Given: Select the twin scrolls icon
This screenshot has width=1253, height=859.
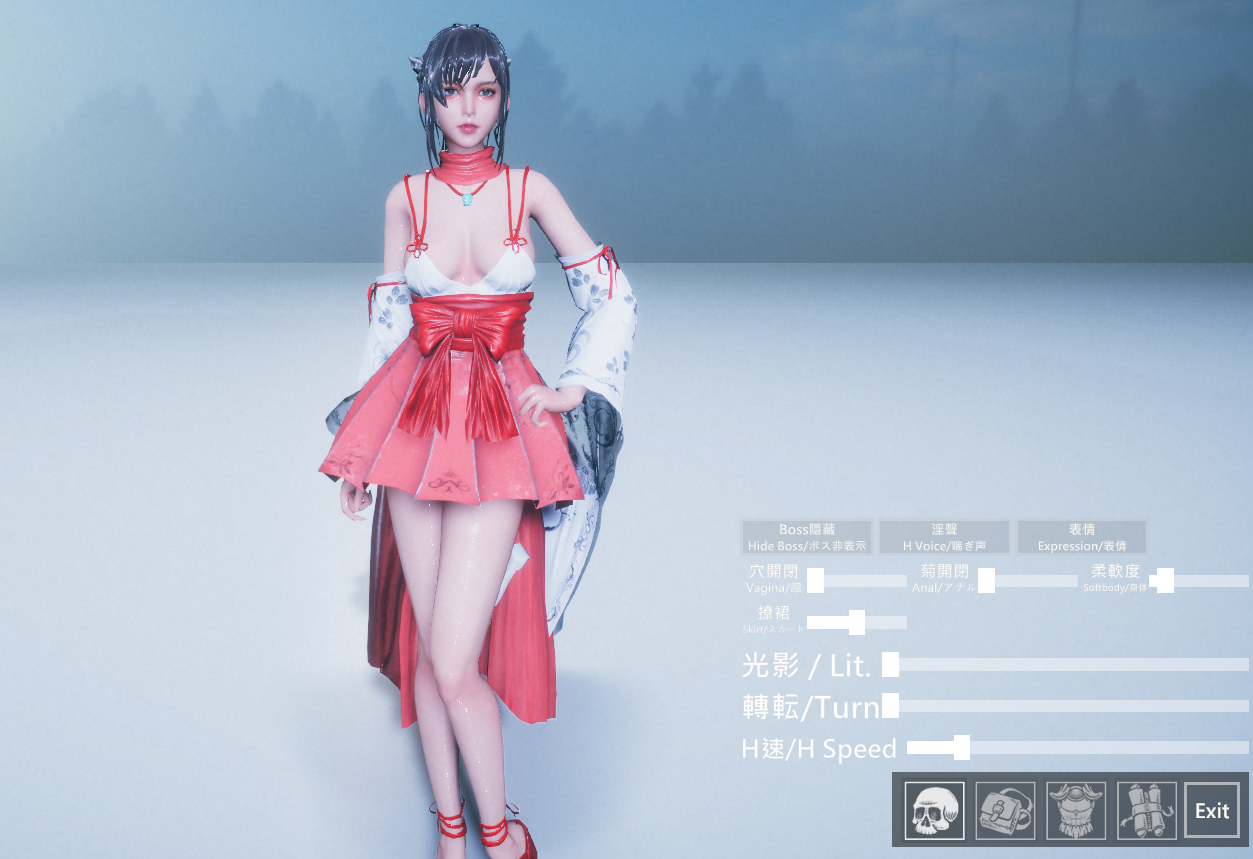Looking at the screenshot, I should coord(1146,810).
